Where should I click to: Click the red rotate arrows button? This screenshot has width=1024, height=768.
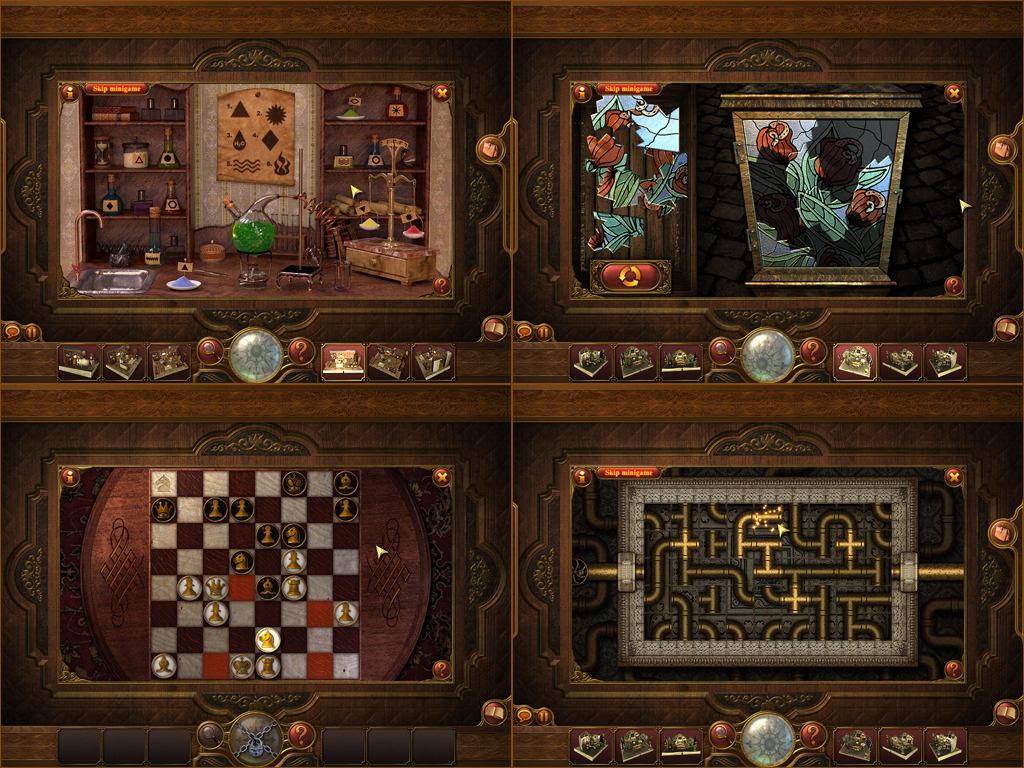630,275
